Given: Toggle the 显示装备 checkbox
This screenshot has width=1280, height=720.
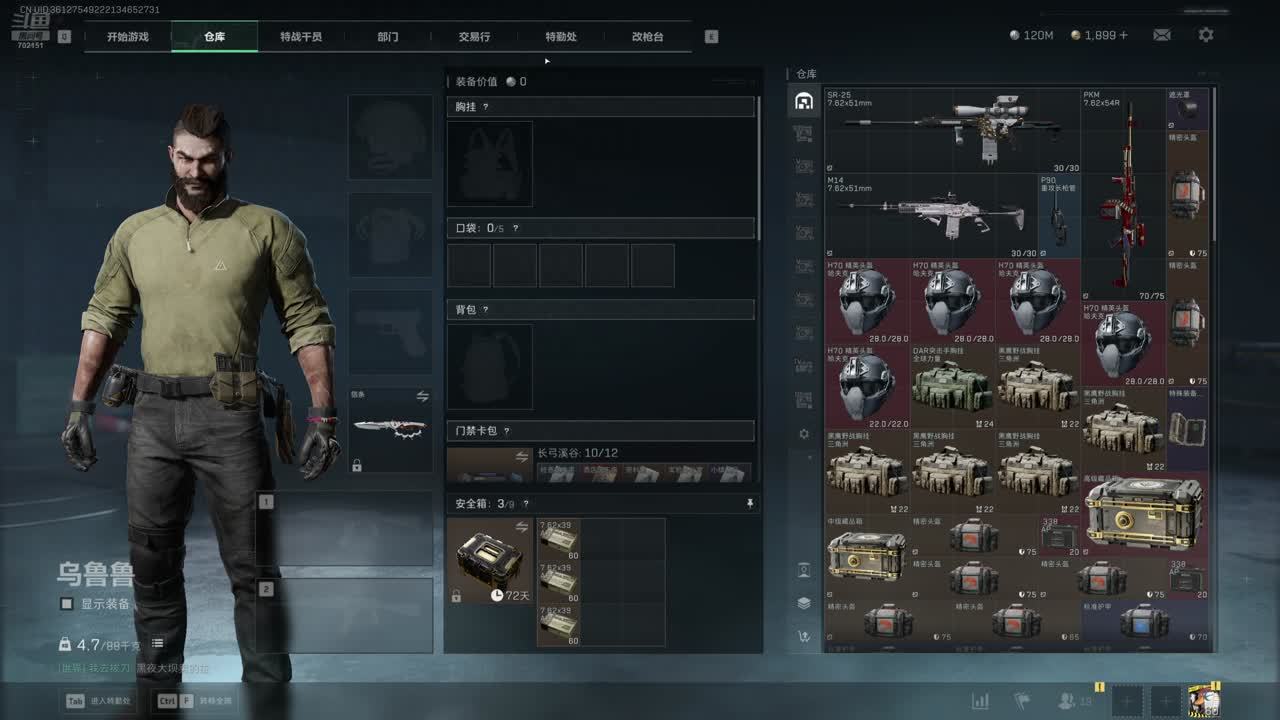Looking at the screenshot, I should 67,604.
